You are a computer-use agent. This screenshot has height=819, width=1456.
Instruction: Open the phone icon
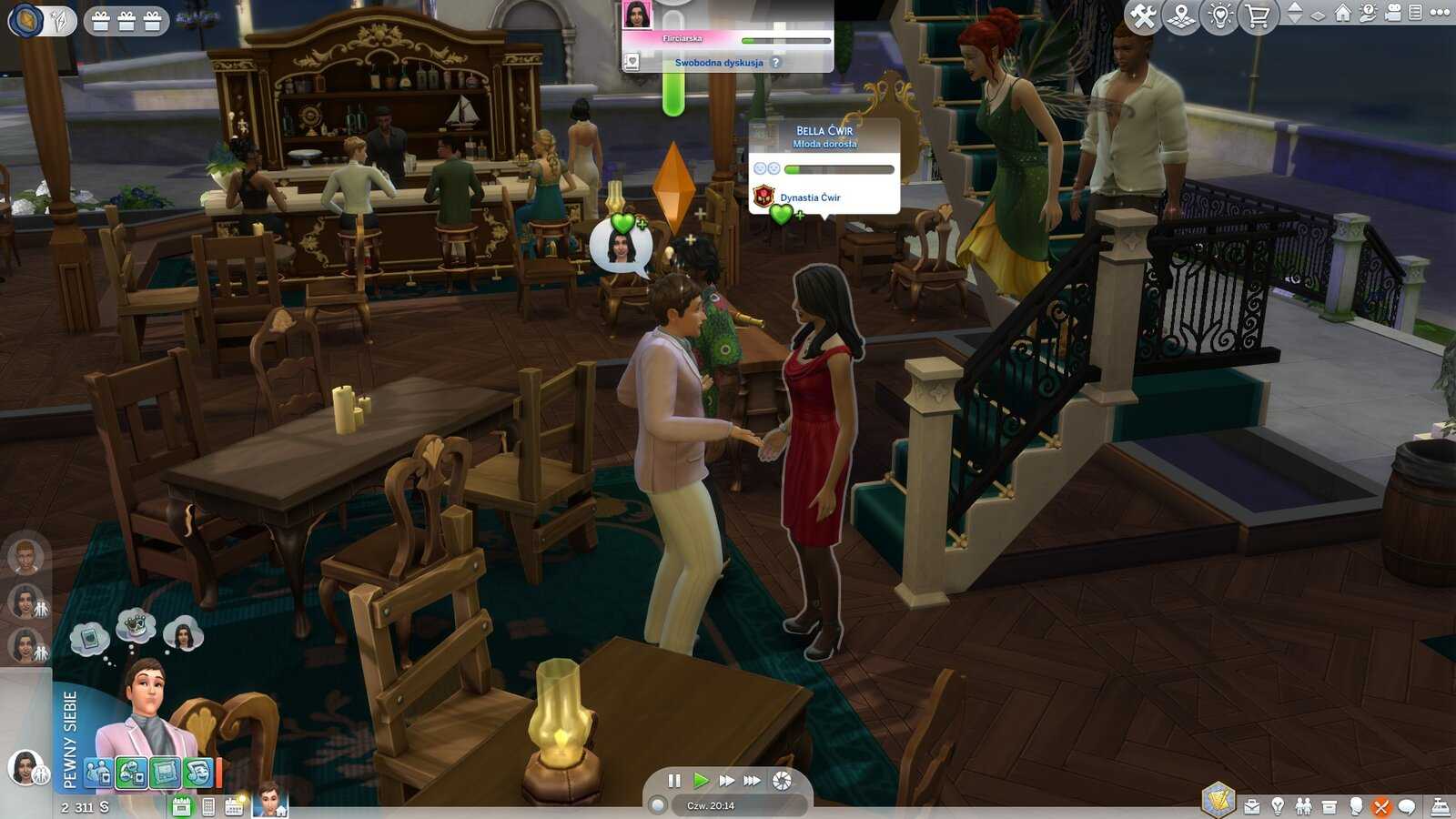point(208,806)
